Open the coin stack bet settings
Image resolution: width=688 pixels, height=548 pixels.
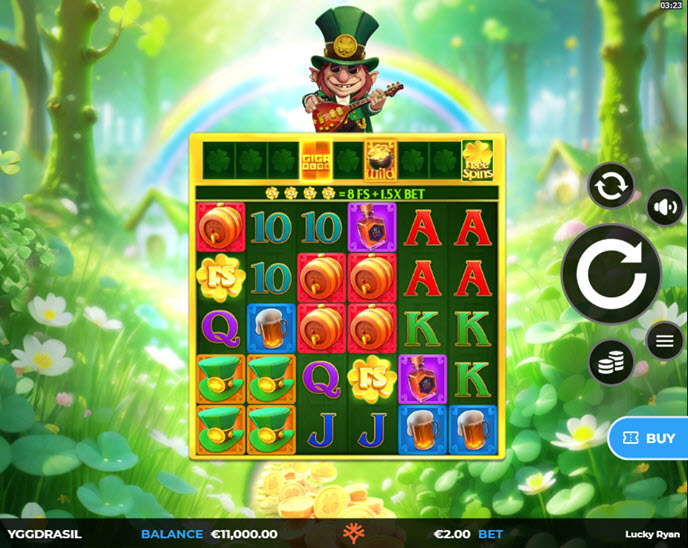610,361
